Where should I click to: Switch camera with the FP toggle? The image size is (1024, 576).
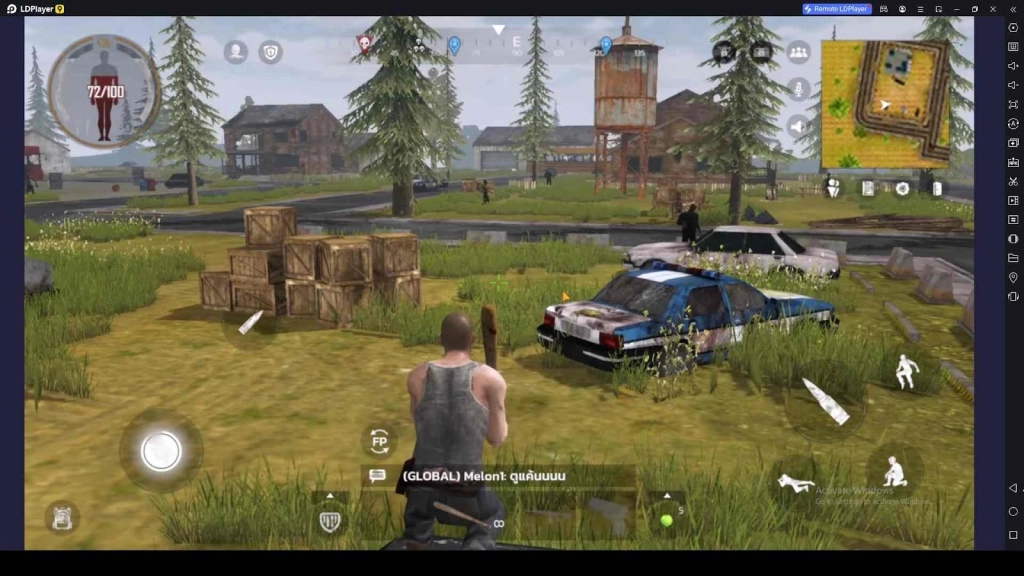pos(379,440)
